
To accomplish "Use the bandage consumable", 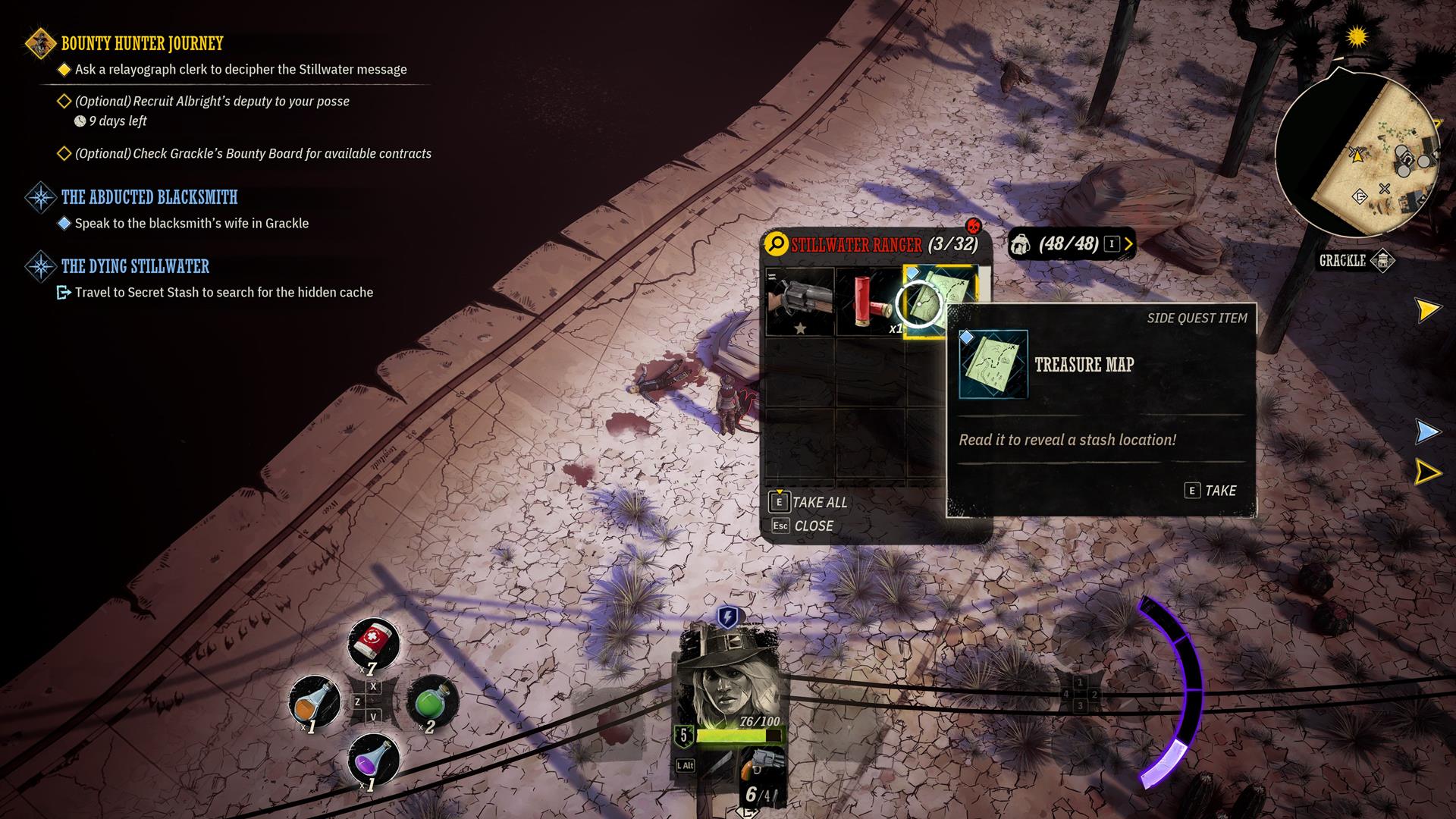I will pyautogui.click(x=372, y=643).
